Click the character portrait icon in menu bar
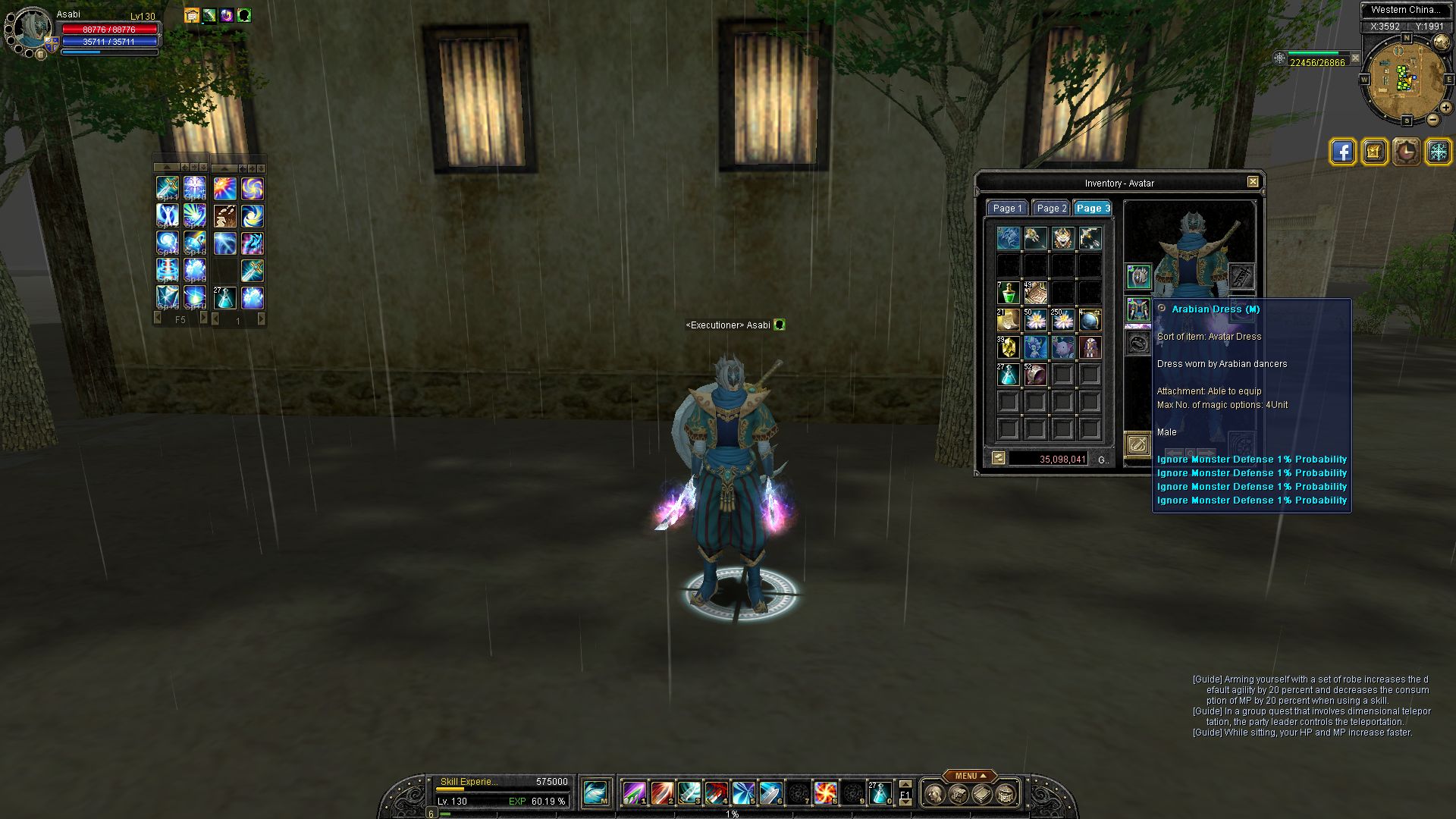This screenshot has height=819, width=1456. (x=935, y=794)
